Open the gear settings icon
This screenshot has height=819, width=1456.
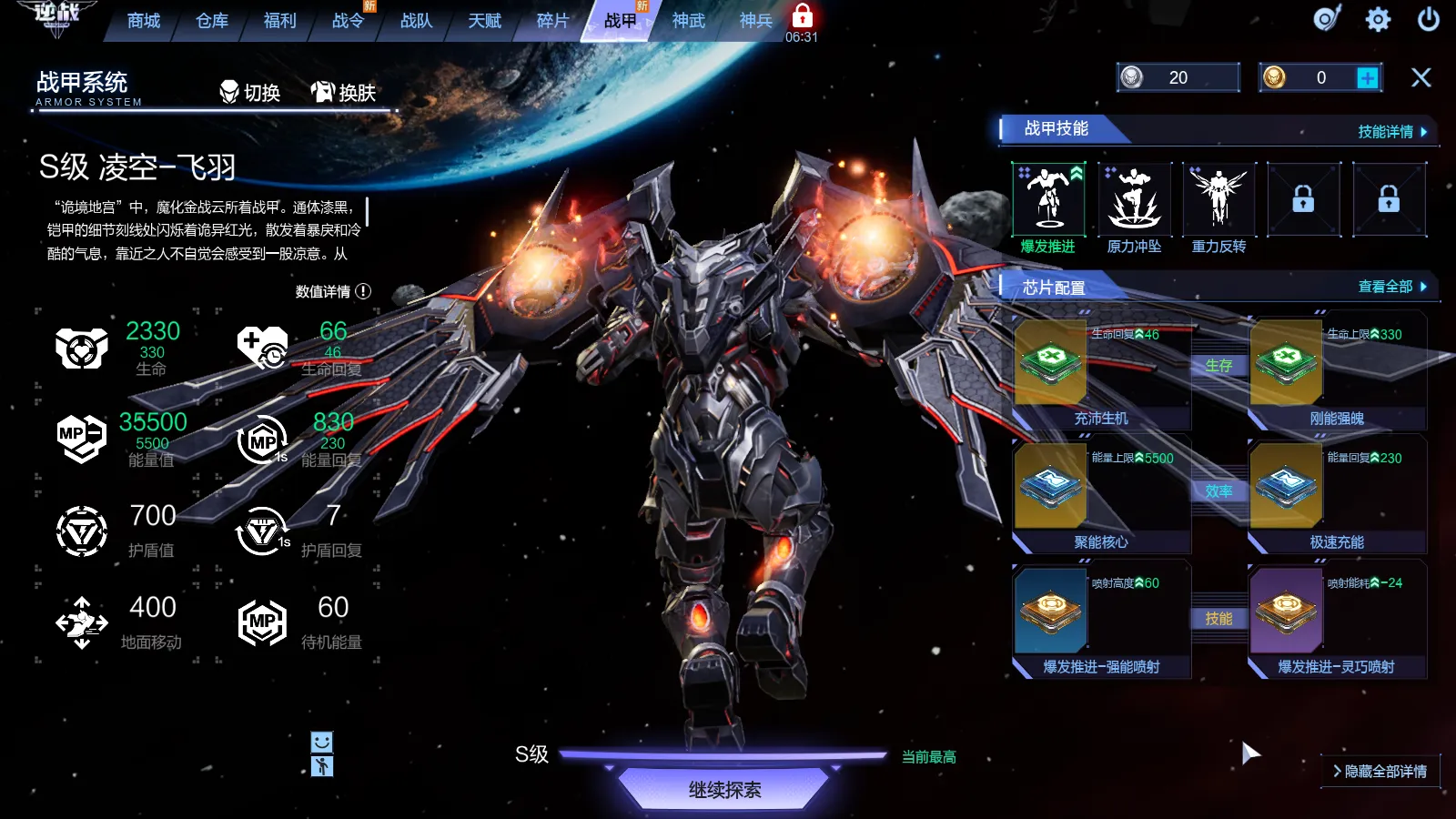point(1378,19)
